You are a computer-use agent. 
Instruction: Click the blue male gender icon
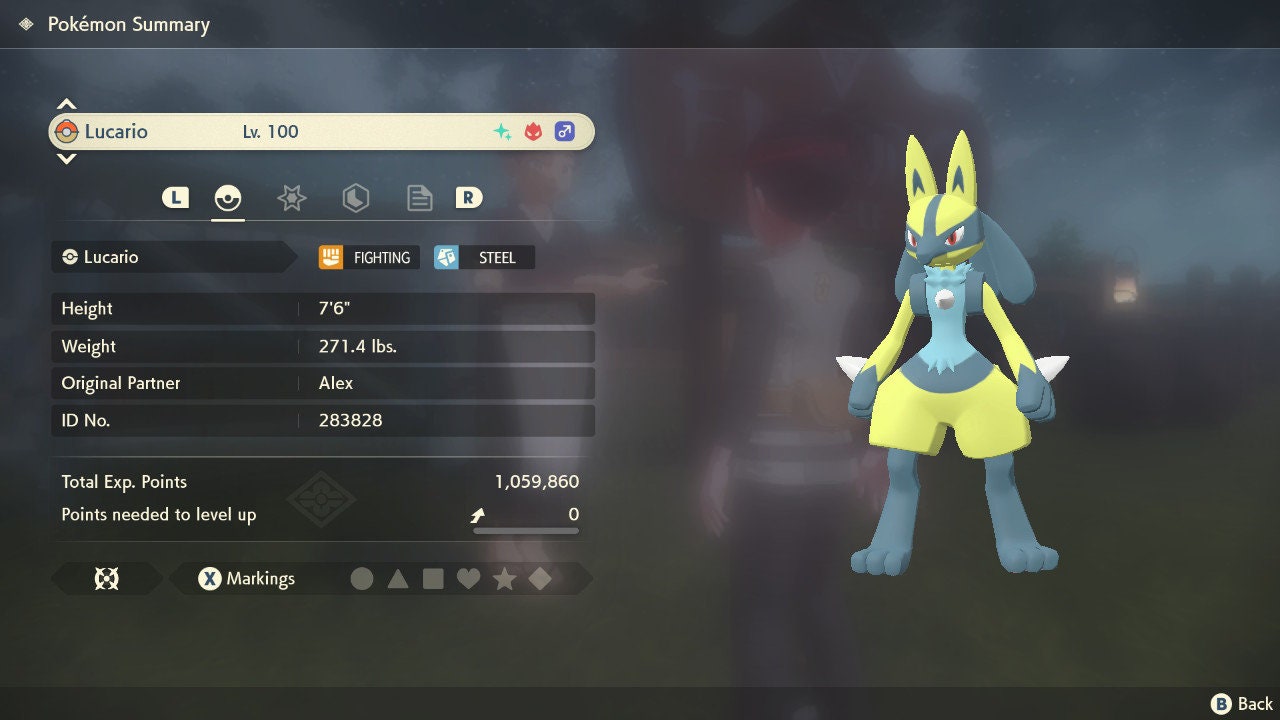(564, 130)
